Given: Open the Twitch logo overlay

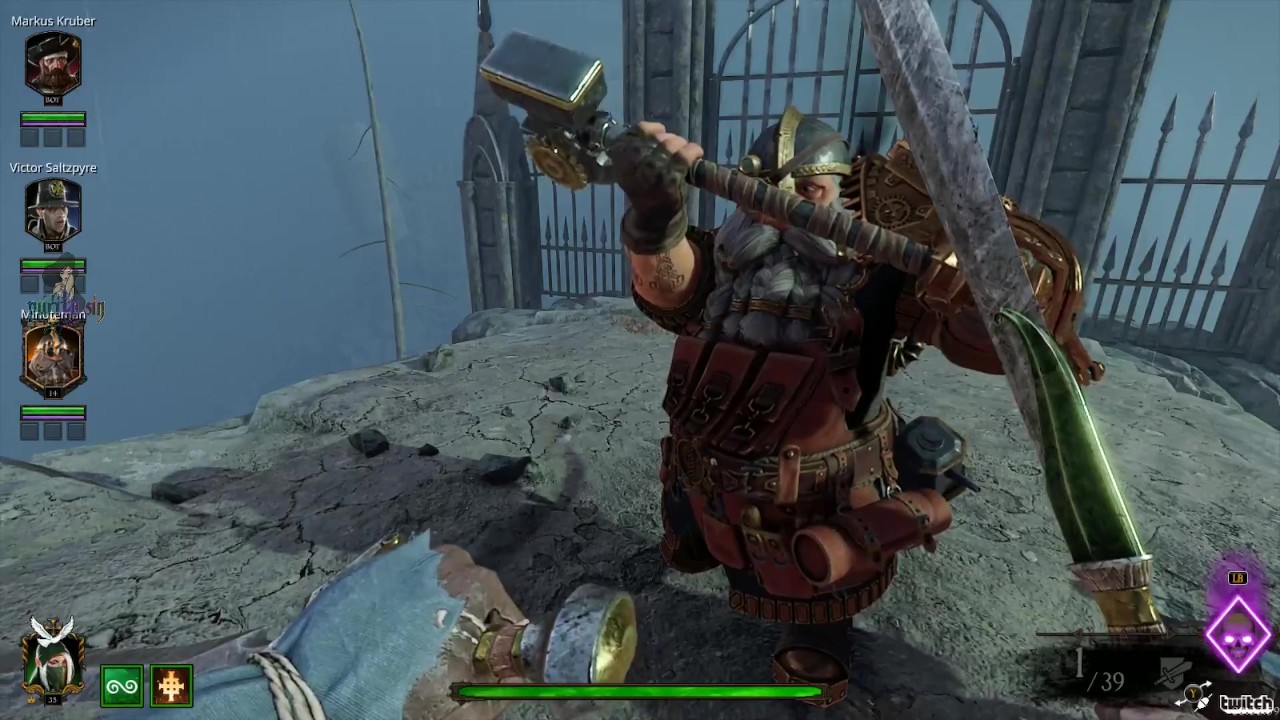Looking at the screenshot, I should (1246, 702).
